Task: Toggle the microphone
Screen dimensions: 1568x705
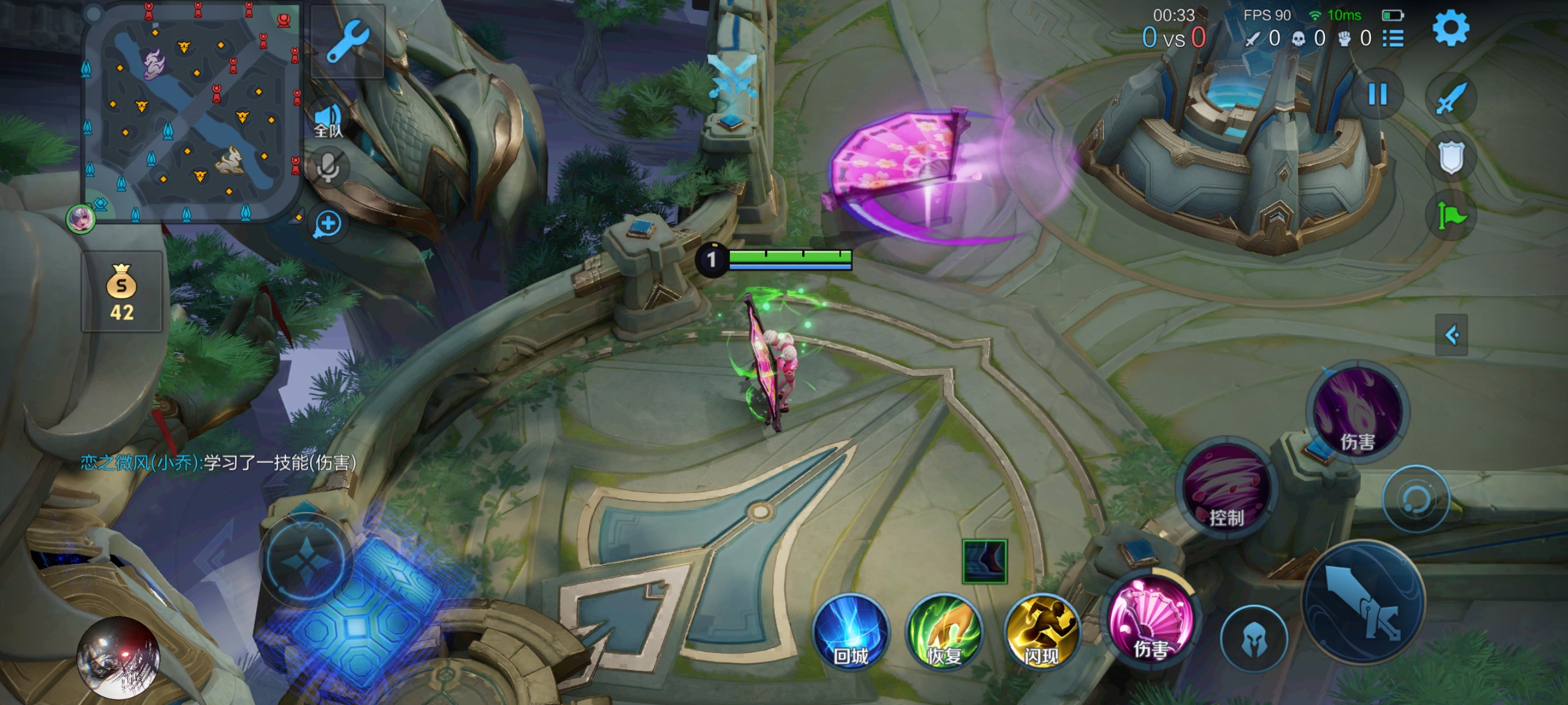Action: [328, 167]
